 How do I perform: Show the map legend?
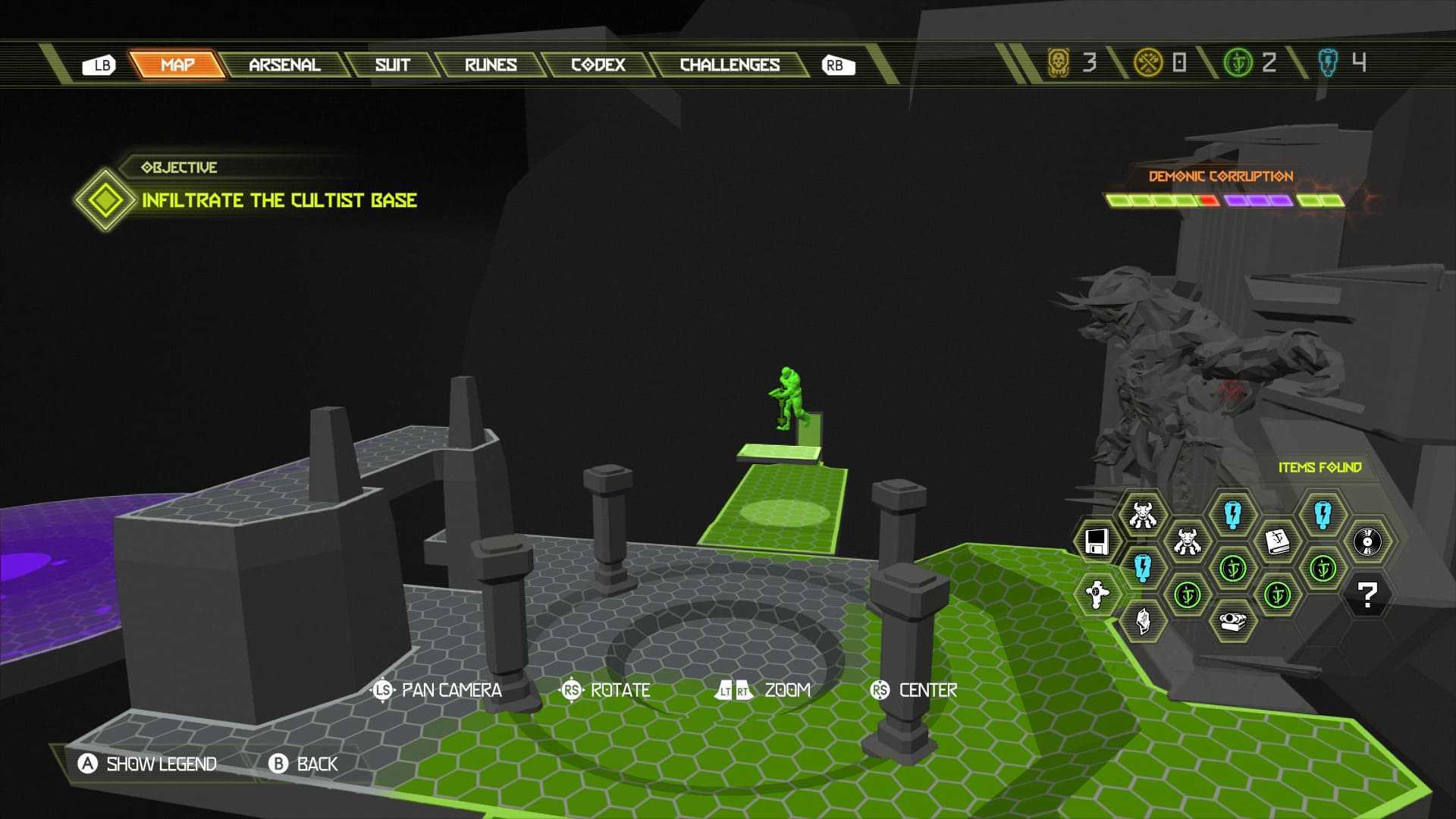148,764
